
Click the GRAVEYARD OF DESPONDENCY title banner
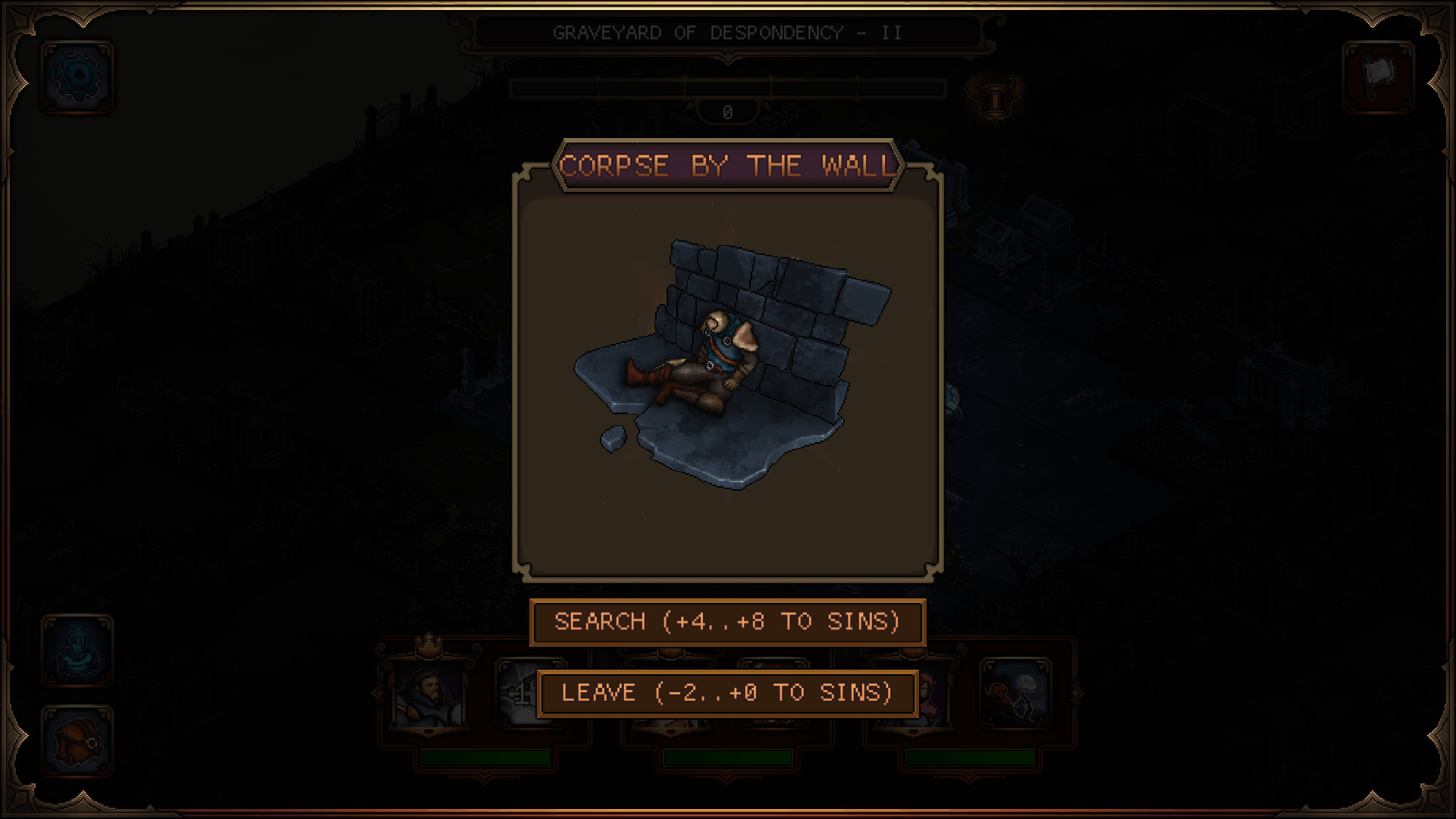(726, 32)
